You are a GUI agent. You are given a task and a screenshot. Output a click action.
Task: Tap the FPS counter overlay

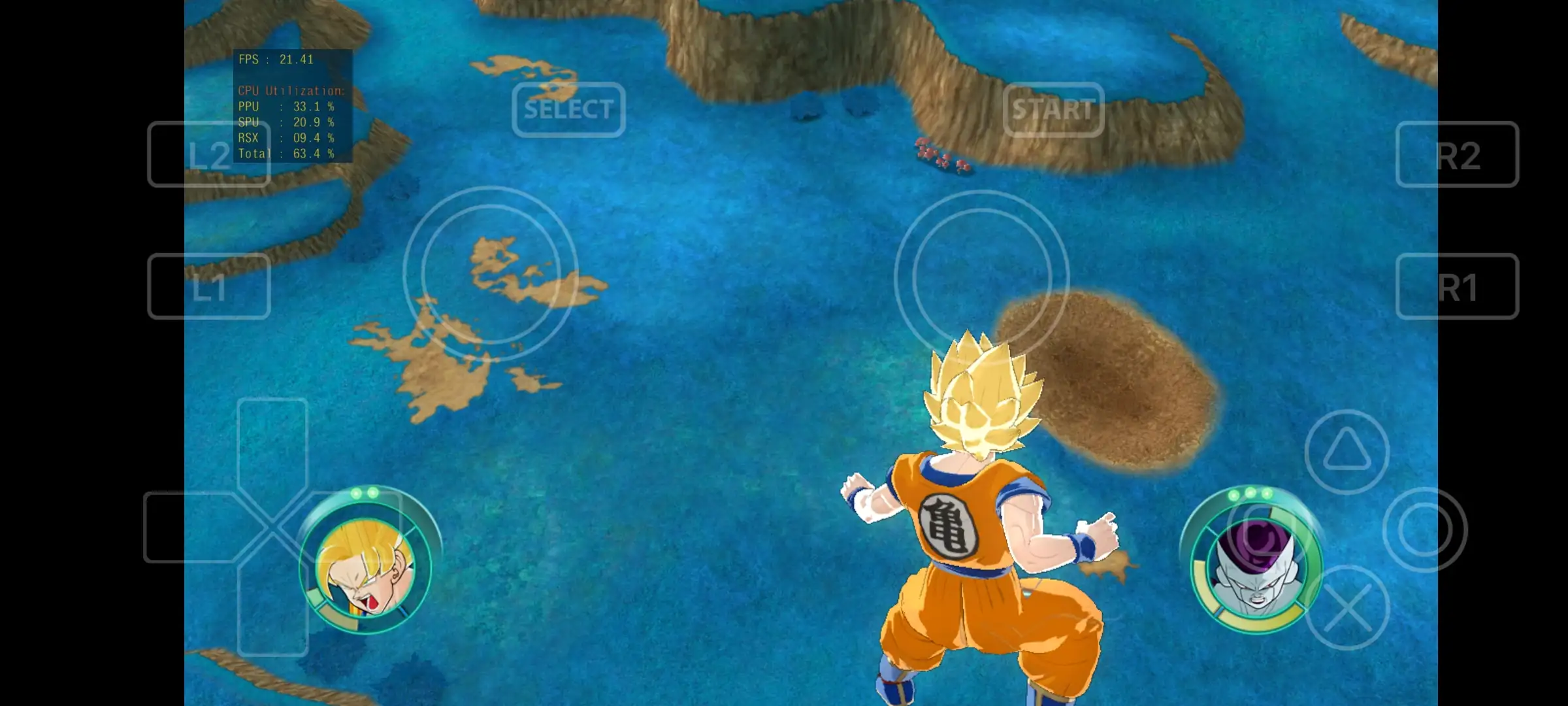[274, 59]
